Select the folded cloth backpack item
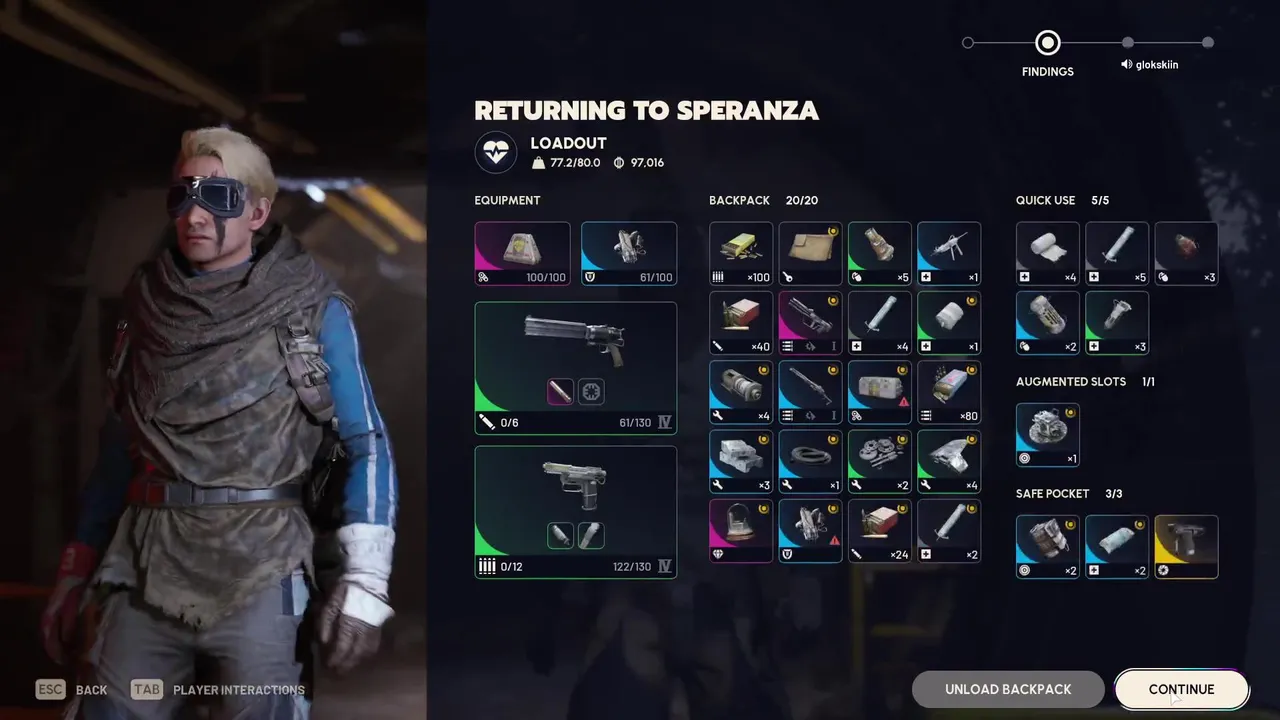 (x=810, y=253)
